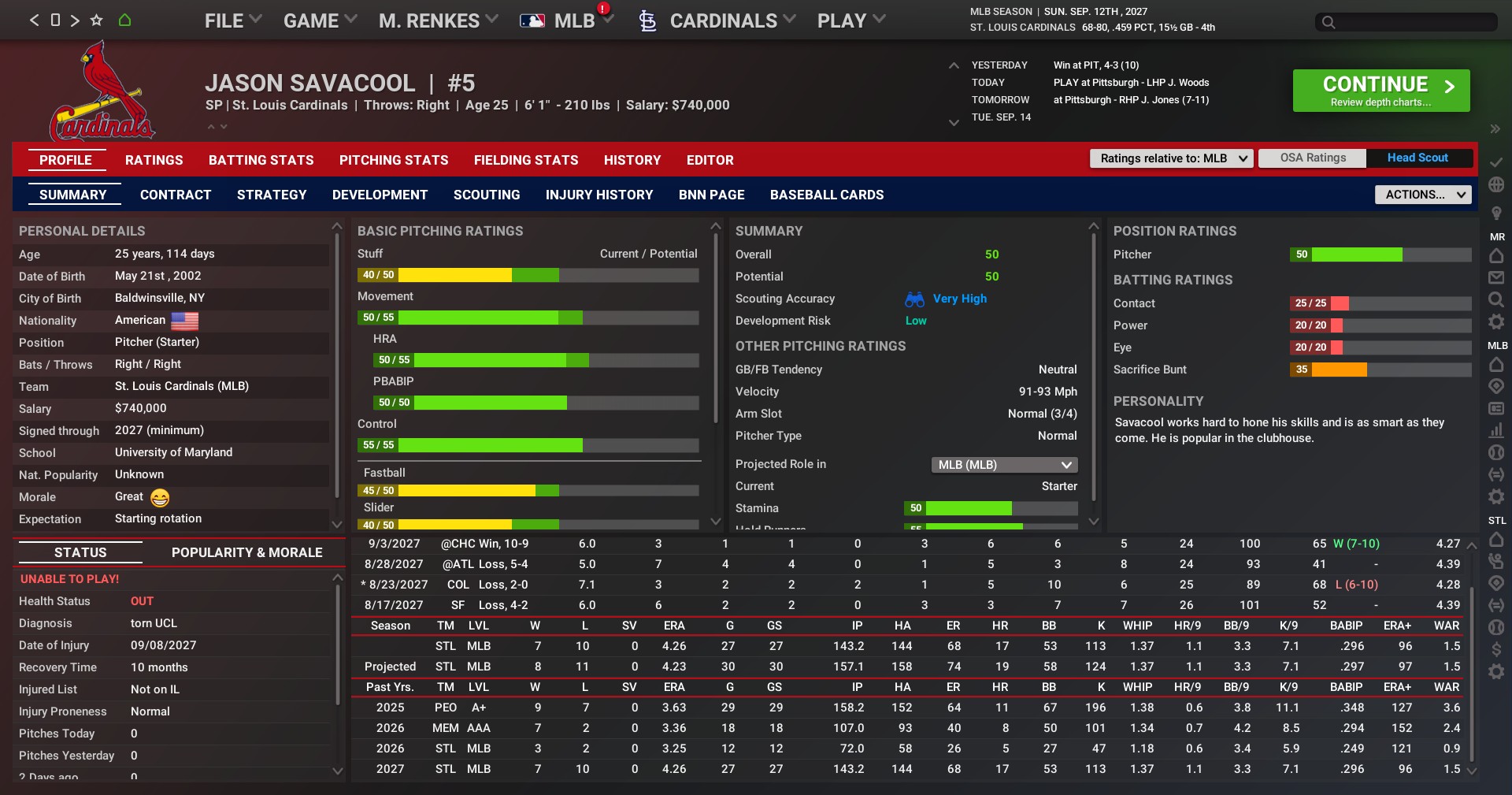Show the INJURY HISTORY sub-tab
This screenshot has height=795, width=1512.
point(599,195)
